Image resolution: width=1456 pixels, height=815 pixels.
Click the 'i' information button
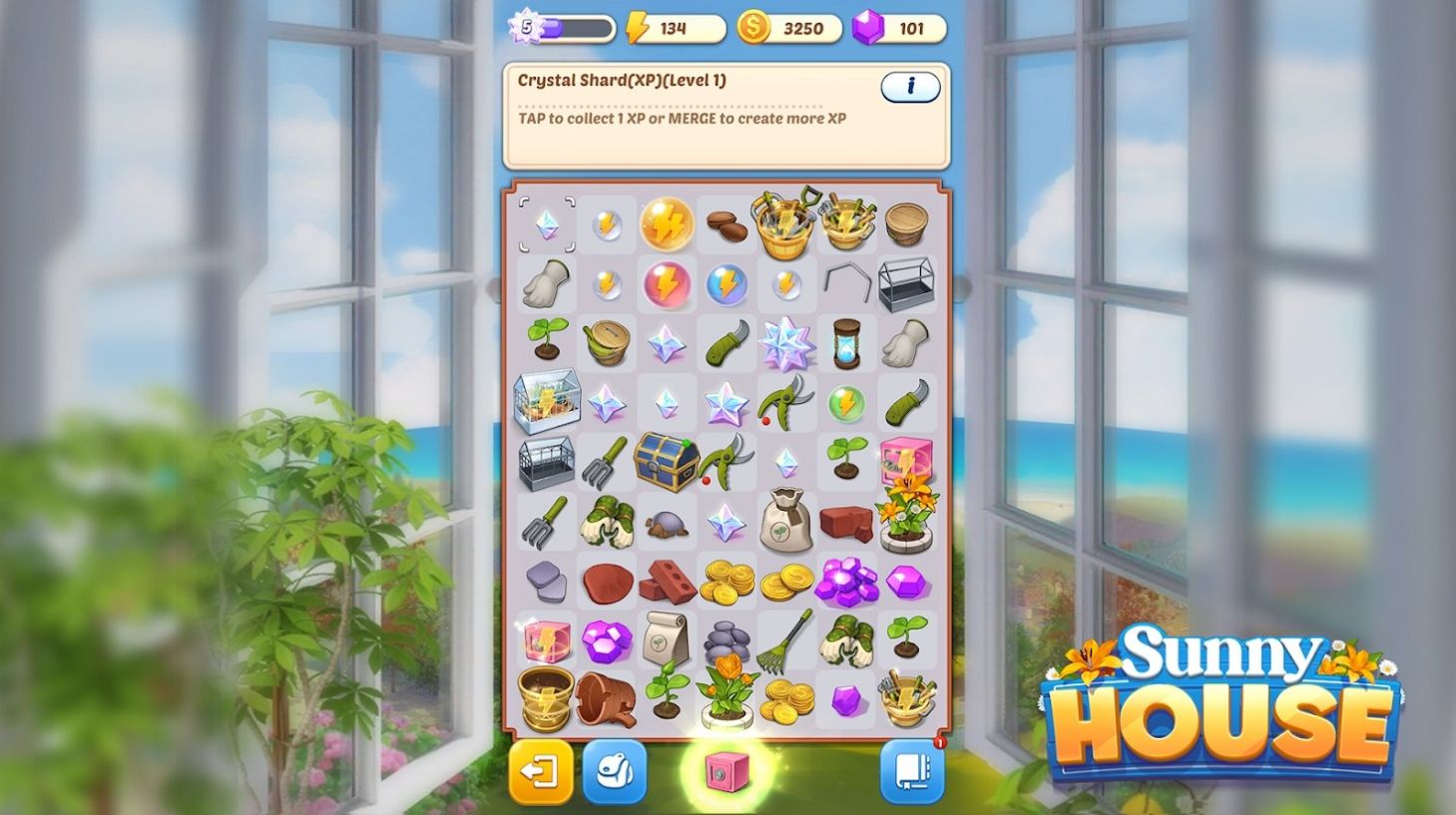coord(909,87)
